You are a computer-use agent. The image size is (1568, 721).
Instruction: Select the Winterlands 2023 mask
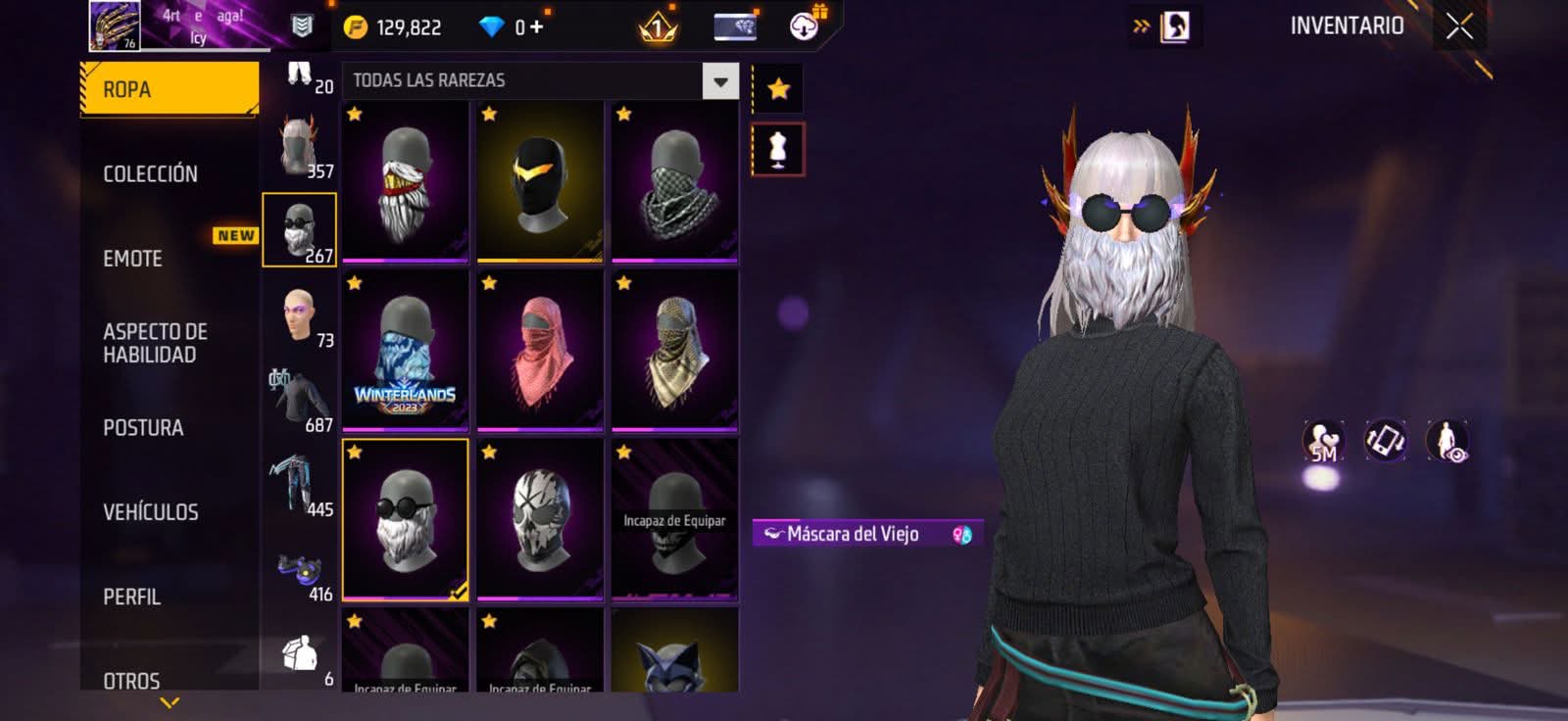tap(405, 351)
